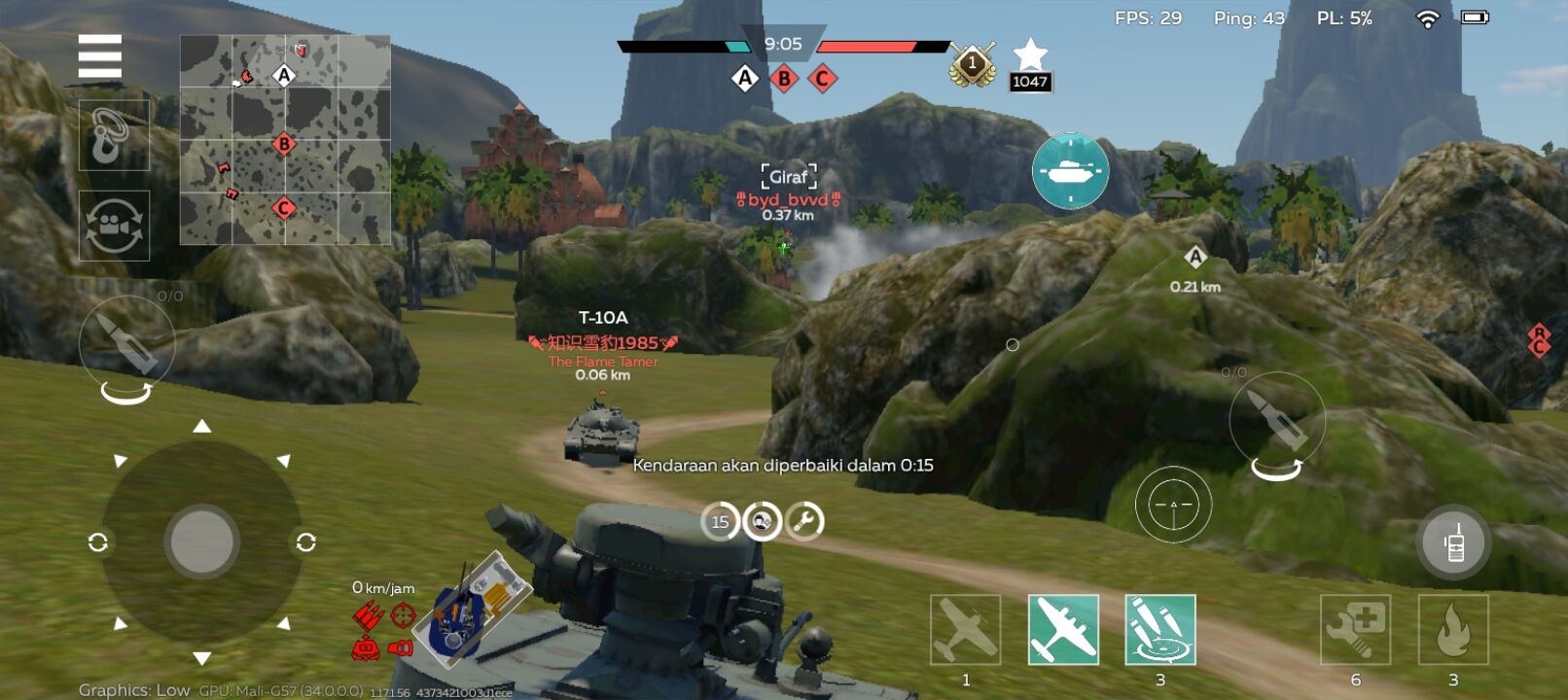
Task: Tap the wrench repair icon
Action: [804, 522]
